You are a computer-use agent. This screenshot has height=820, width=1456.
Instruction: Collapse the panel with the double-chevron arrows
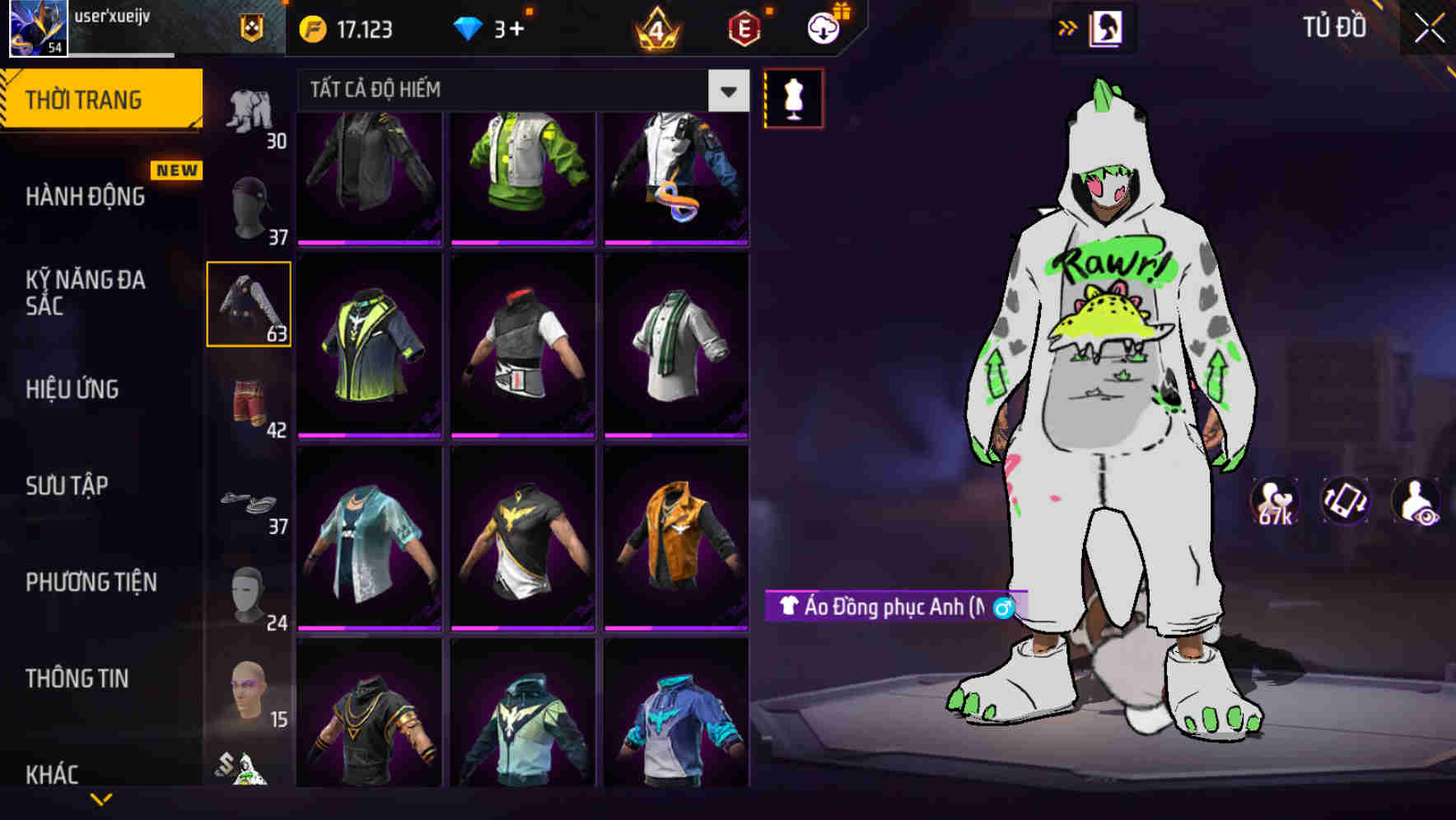1069,26
